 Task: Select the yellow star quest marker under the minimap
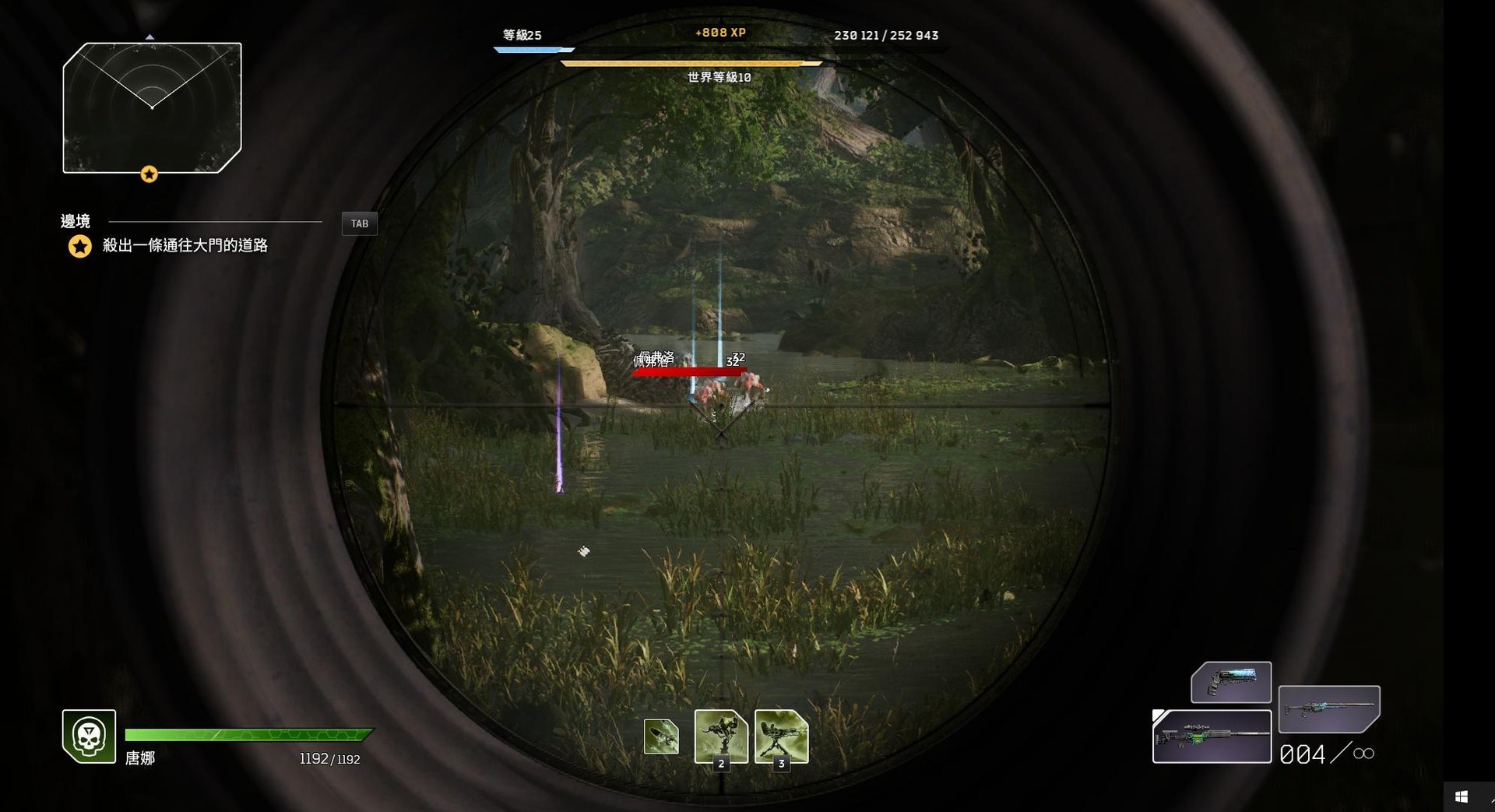tap(149, 174)
